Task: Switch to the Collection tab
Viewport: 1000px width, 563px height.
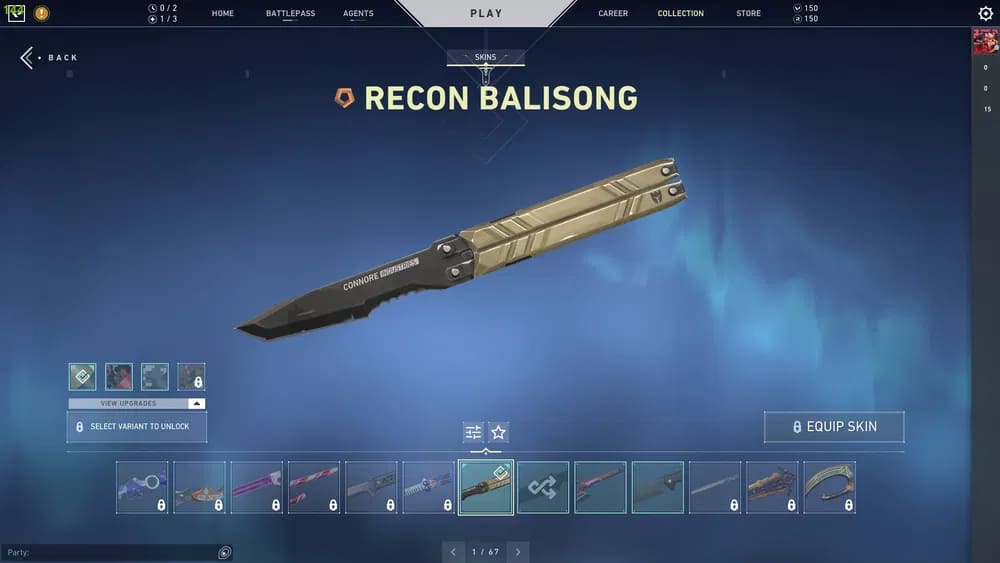Action: pos(680,14)
